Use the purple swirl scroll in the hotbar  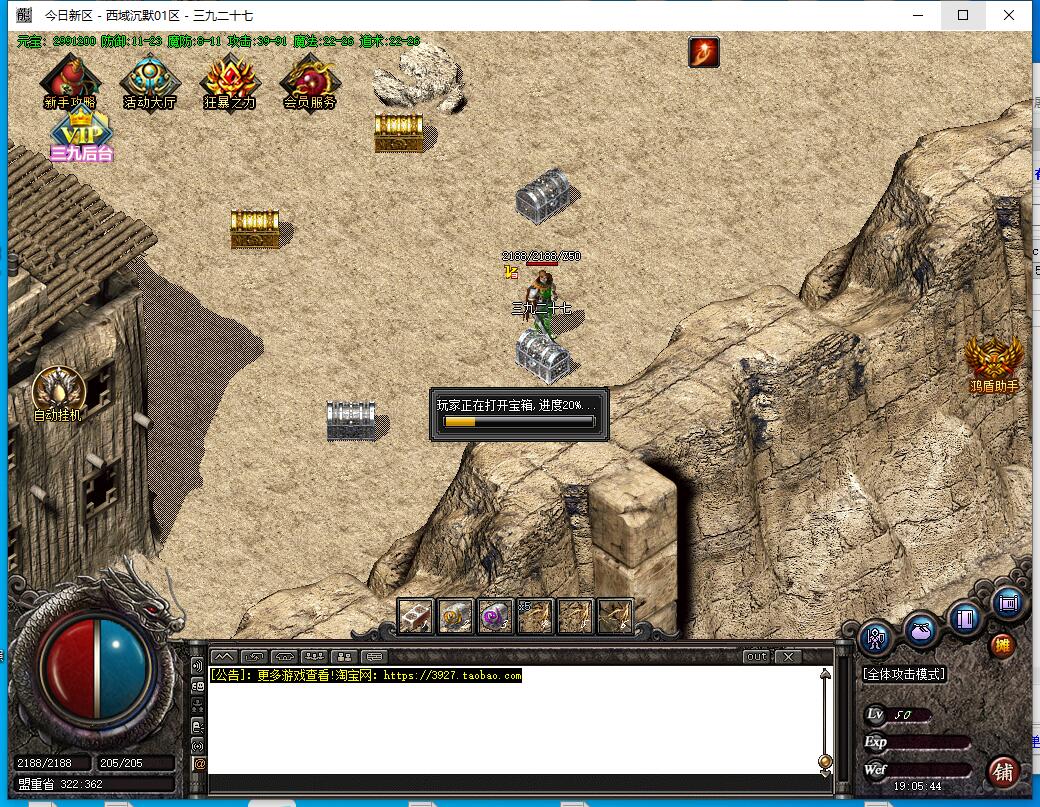click(495, 616)
